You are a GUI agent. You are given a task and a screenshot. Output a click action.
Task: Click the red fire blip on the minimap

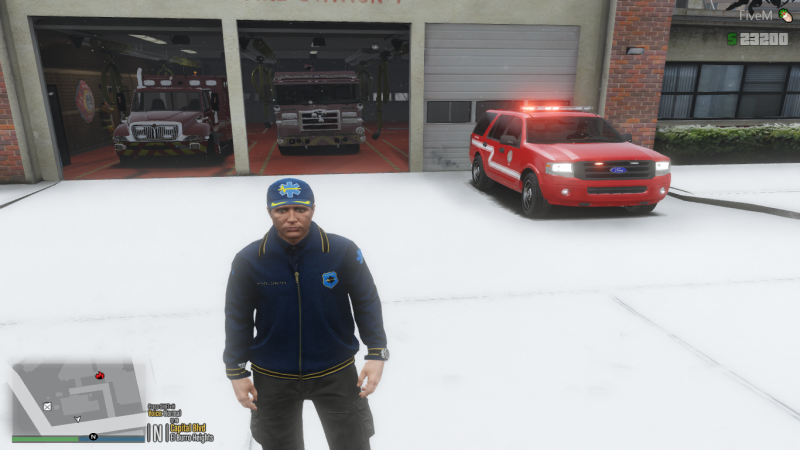(99, 375)
